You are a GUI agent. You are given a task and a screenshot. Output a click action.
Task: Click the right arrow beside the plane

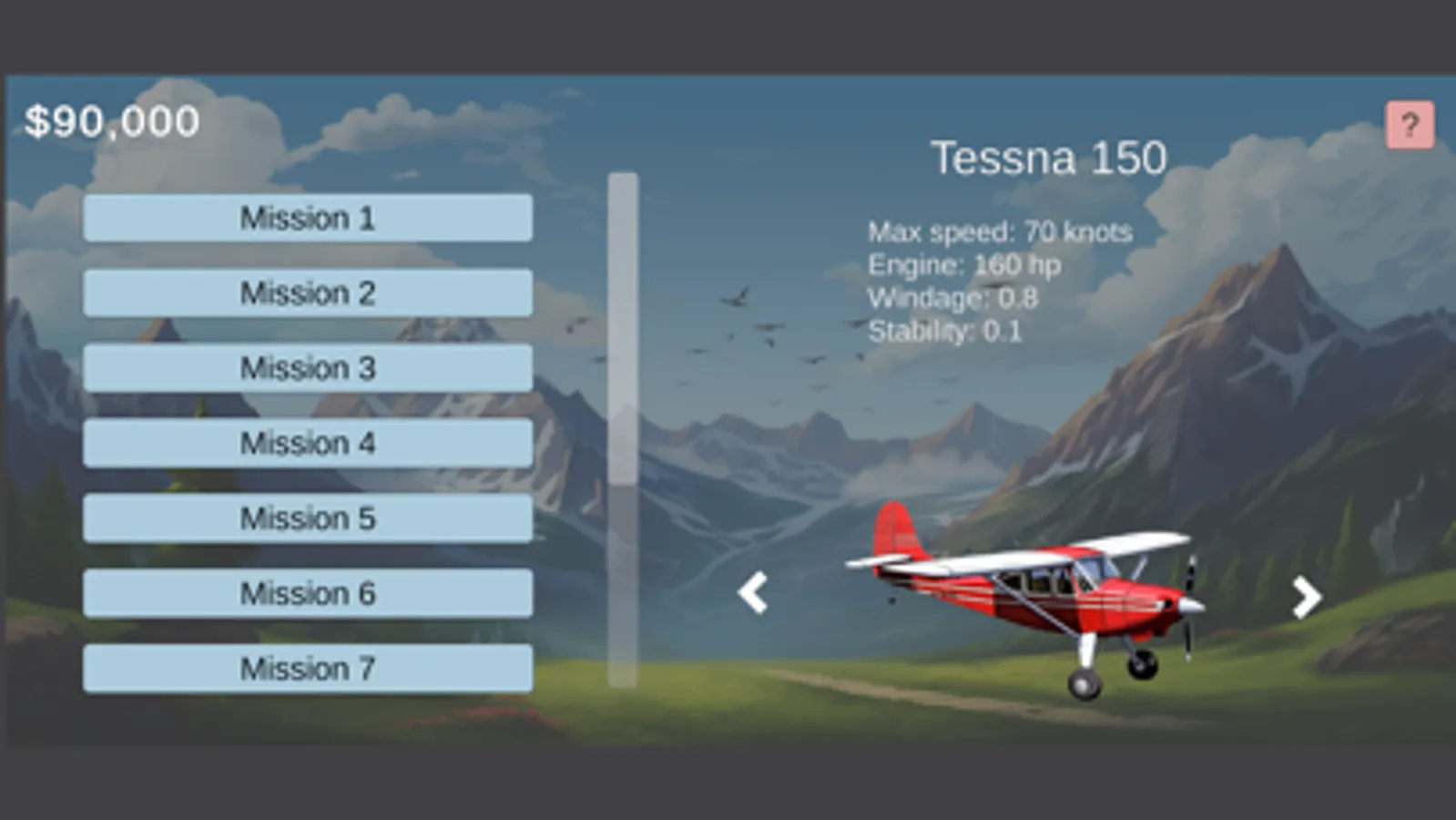click(1306, 593)
